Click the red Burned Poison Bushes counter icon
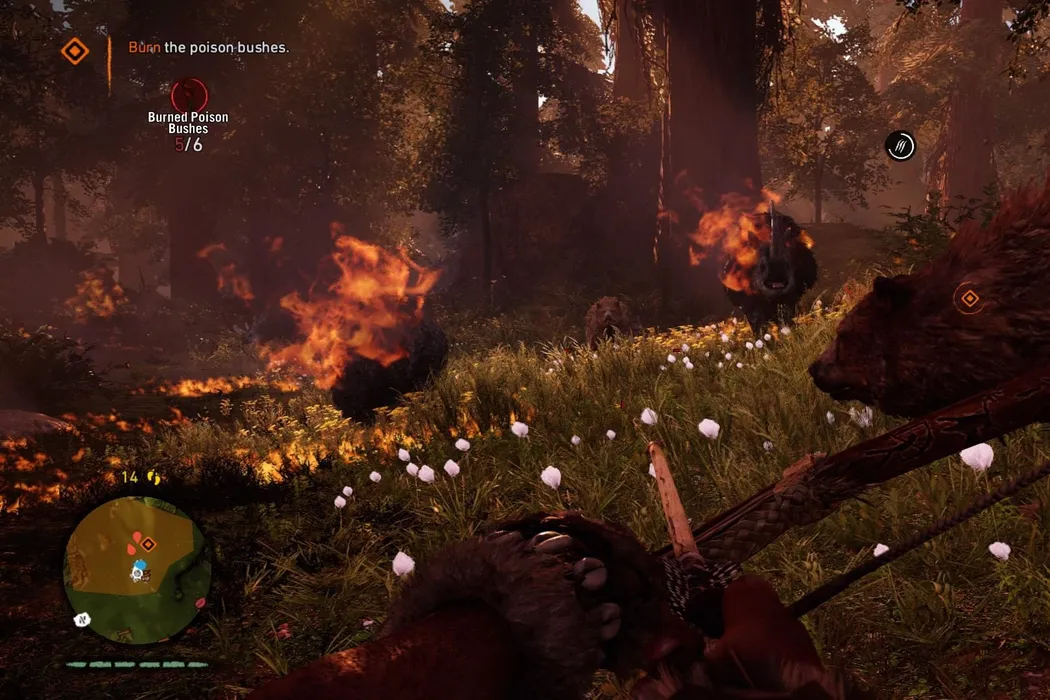Screen dimensions: 1050x700 click(189, 95)
